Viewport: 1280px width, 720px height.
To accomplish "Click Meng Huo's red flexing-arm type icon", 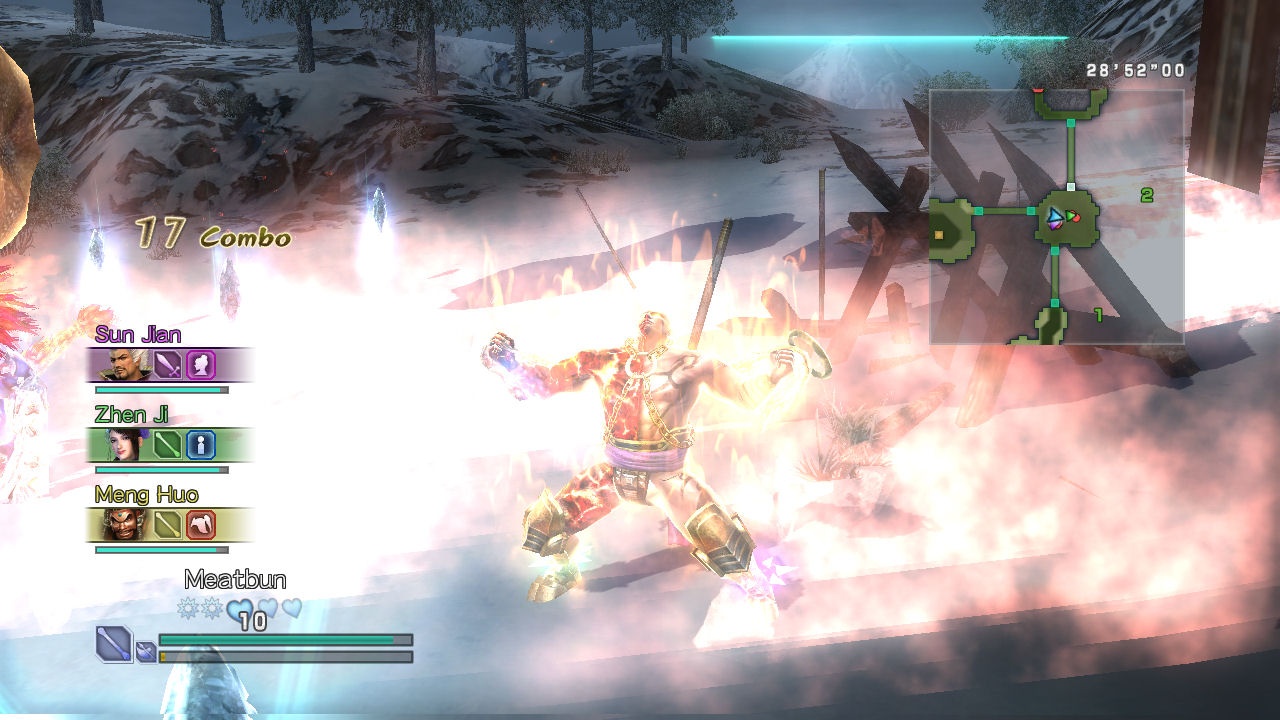I will [x=201, y=524].
